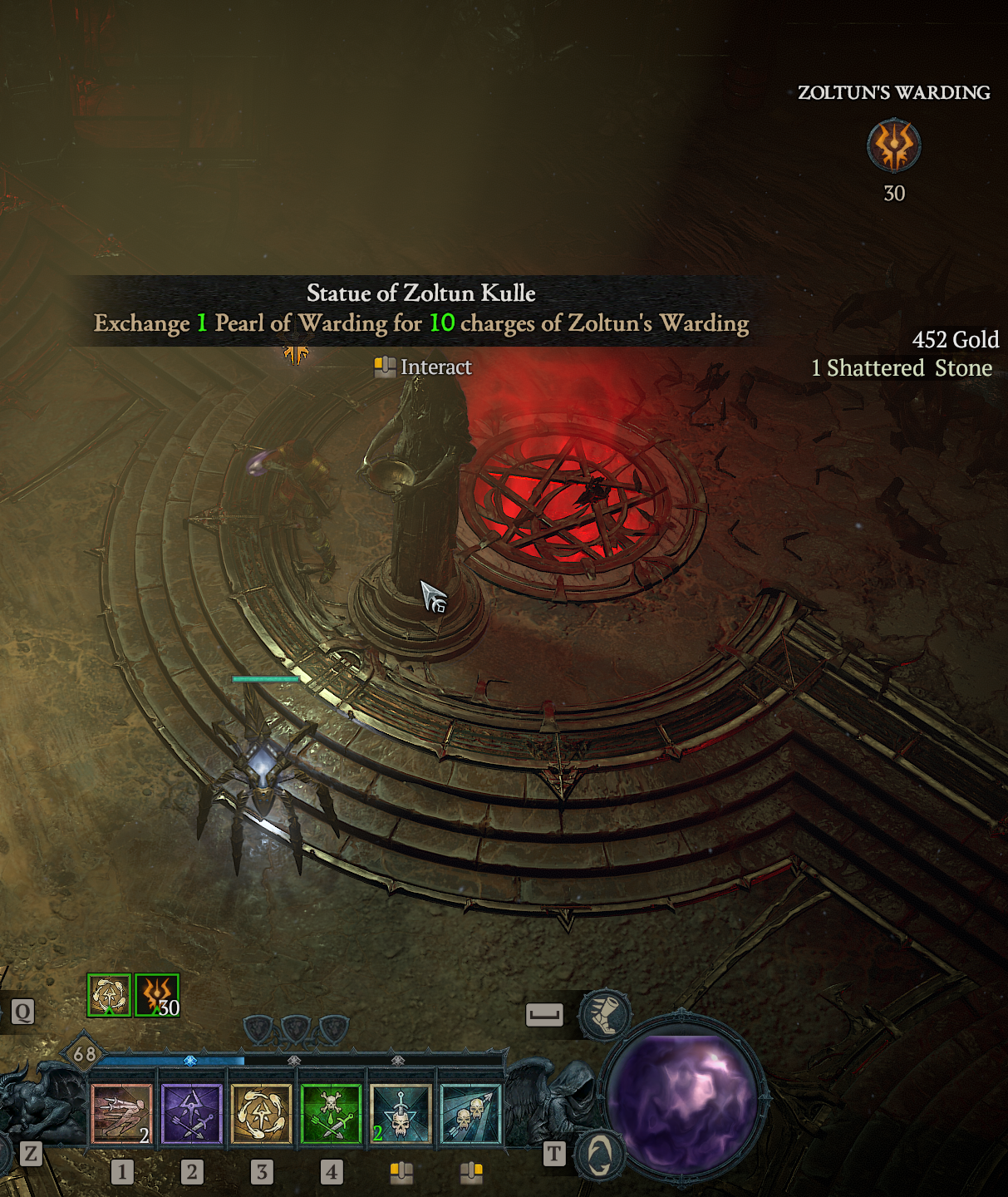Screen dimensions: 1008x1197
Task: Fire the skulls and arrow skill
Action: pos(470,1114)
